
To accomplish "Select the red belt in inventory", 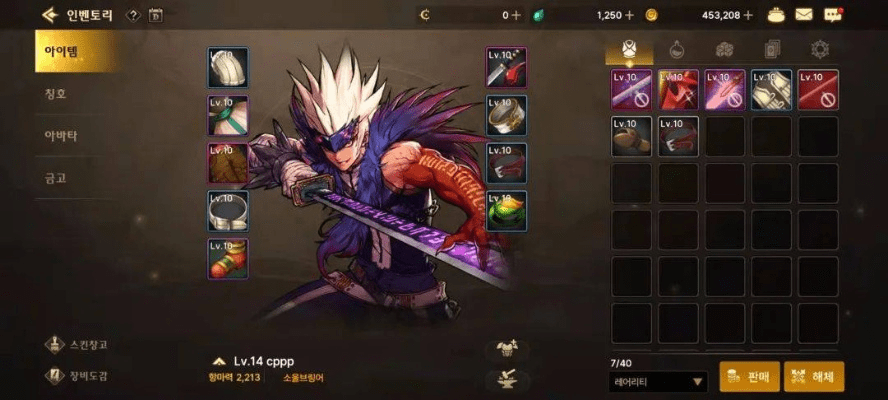I will [x=678, y=137].
